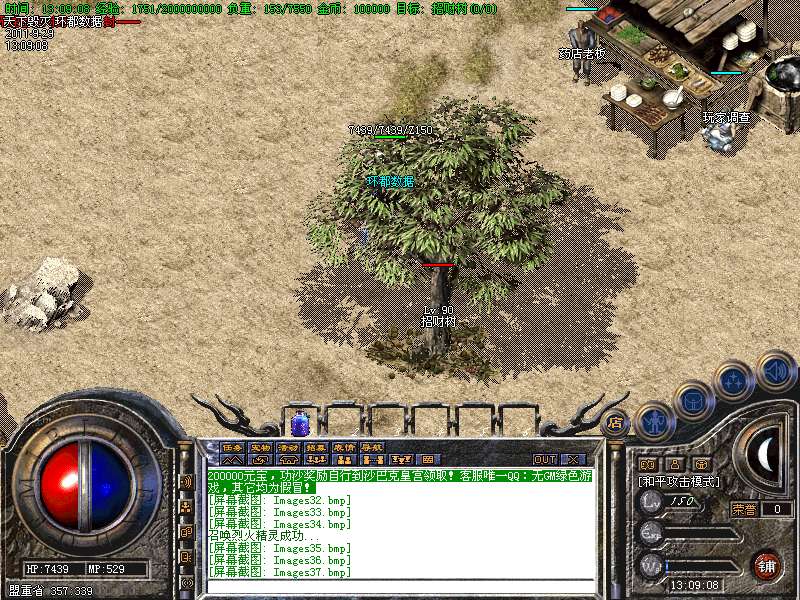Switch the 和平攻击模式 attack mode label

[x=680, y=482]
